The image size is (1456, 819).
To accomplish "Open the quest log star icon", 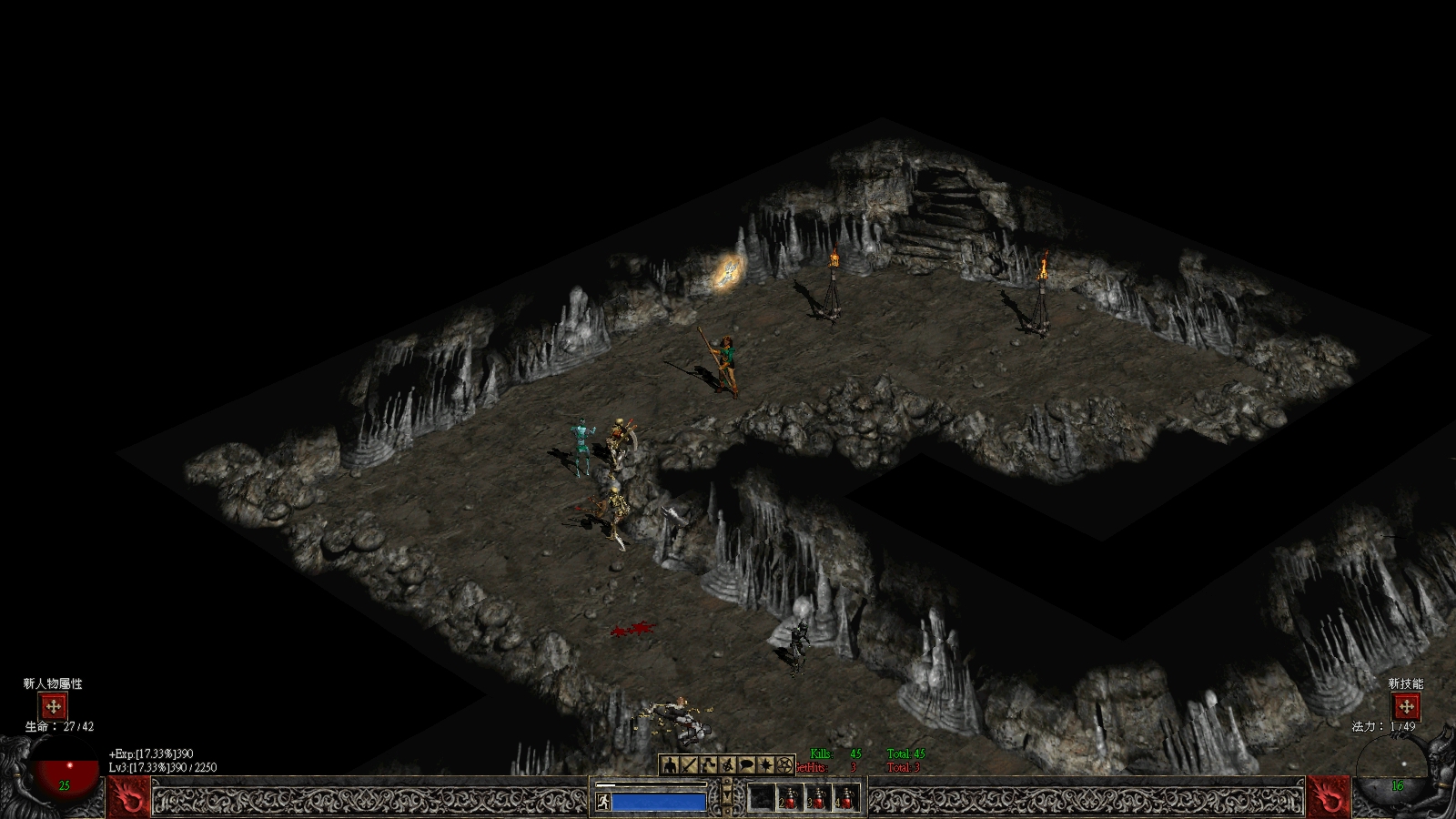I will coord(765,765).
